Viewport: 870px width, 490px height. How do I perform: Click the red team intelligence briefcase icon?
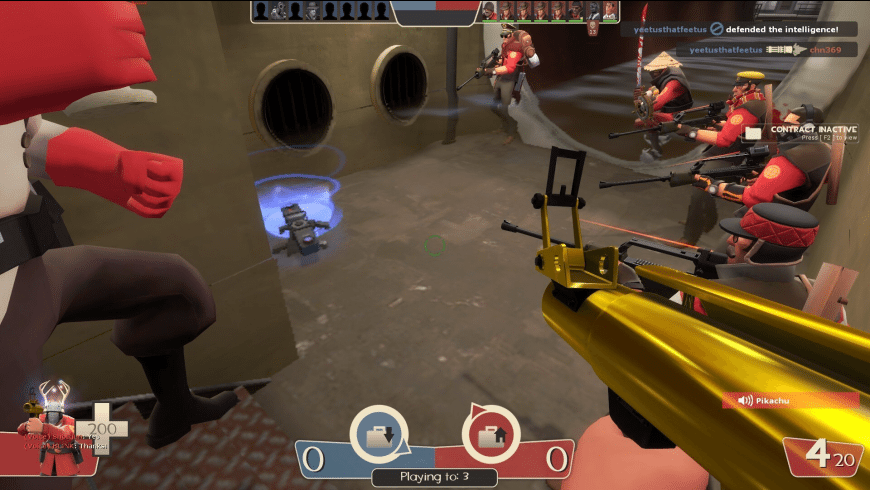[x=491, y=436]
